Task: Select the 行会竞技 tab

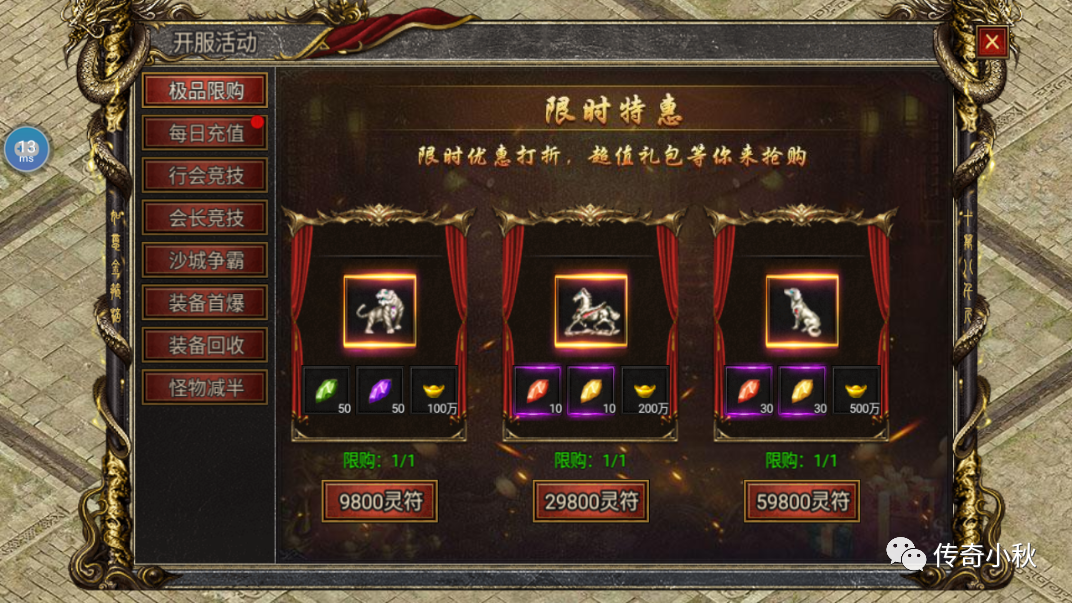Action: (x=205, y=176)
